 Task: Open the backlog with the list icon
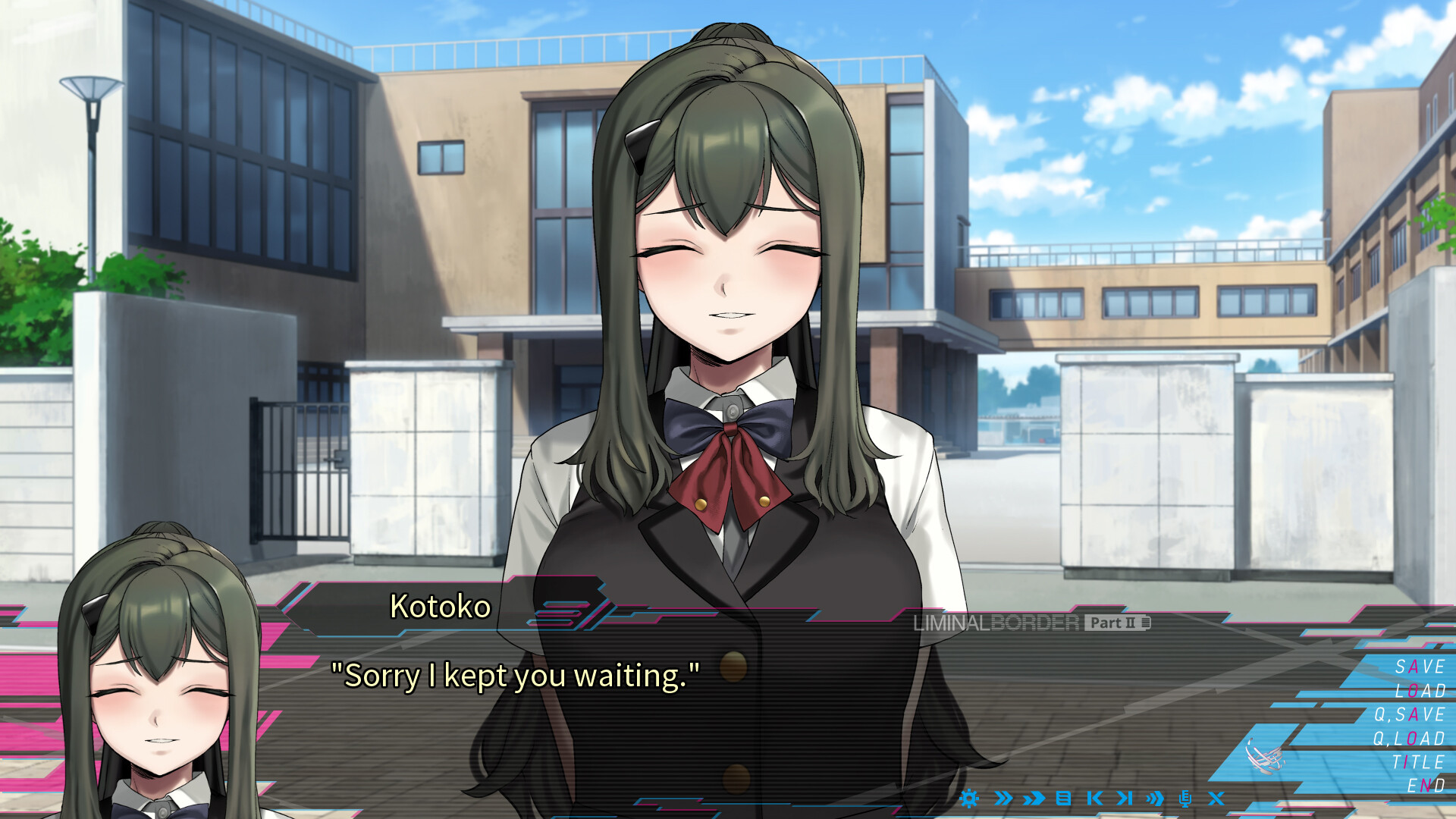click(1063, 798)
